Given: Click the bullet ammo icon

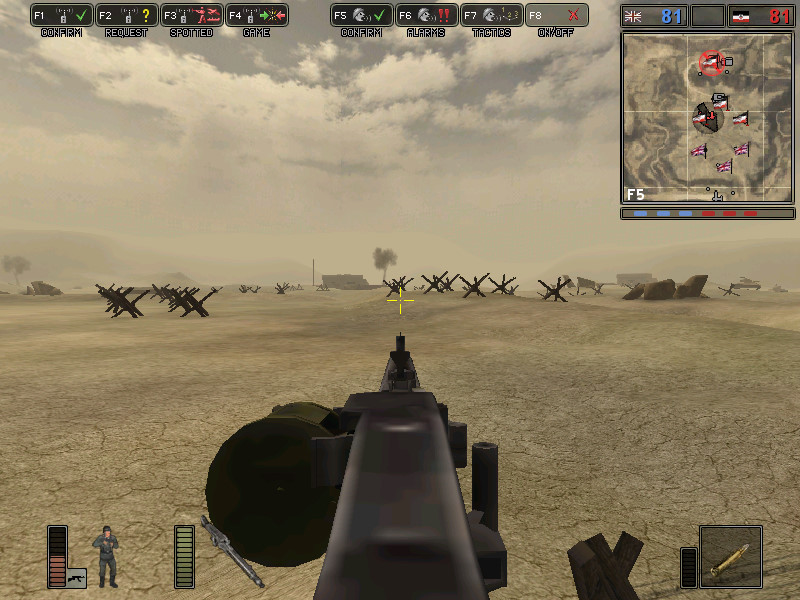Looking at the screenshot, I should [730, 556].
